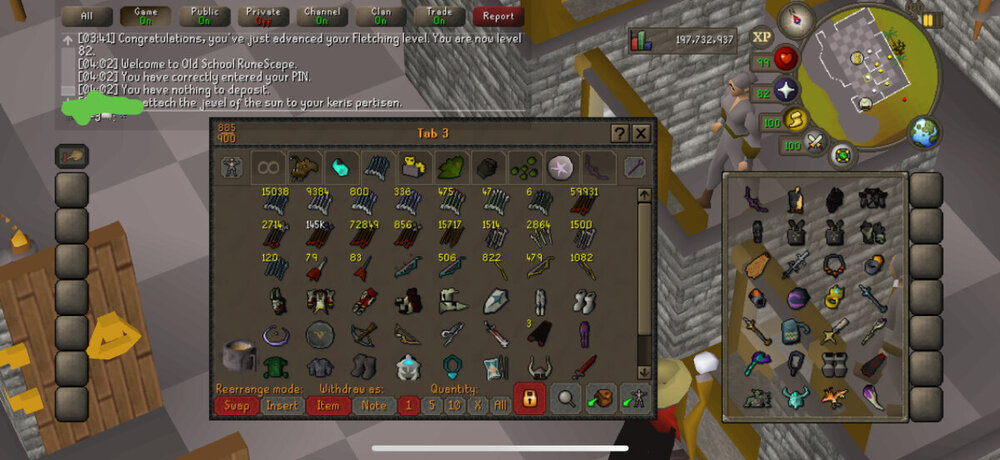Image resolution: width=1000 pixels, height=460 pixels.
Task: Deposit the whole inventory into bank
Action: point(601,398)
